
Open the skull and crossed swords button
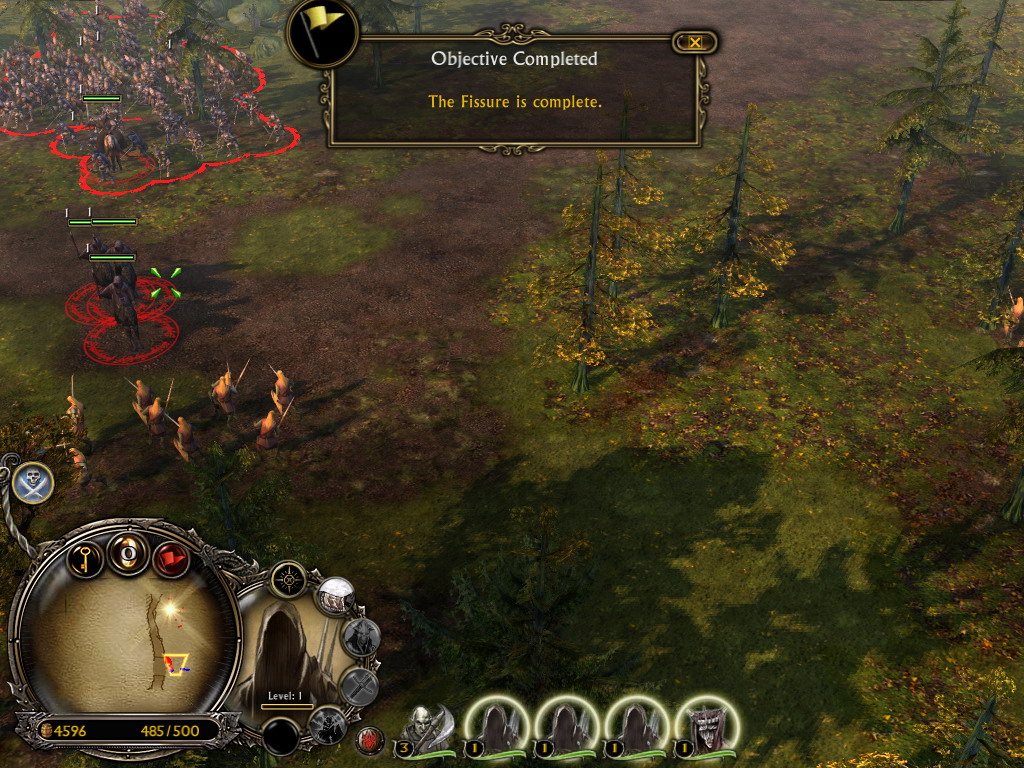click(33, 484)
